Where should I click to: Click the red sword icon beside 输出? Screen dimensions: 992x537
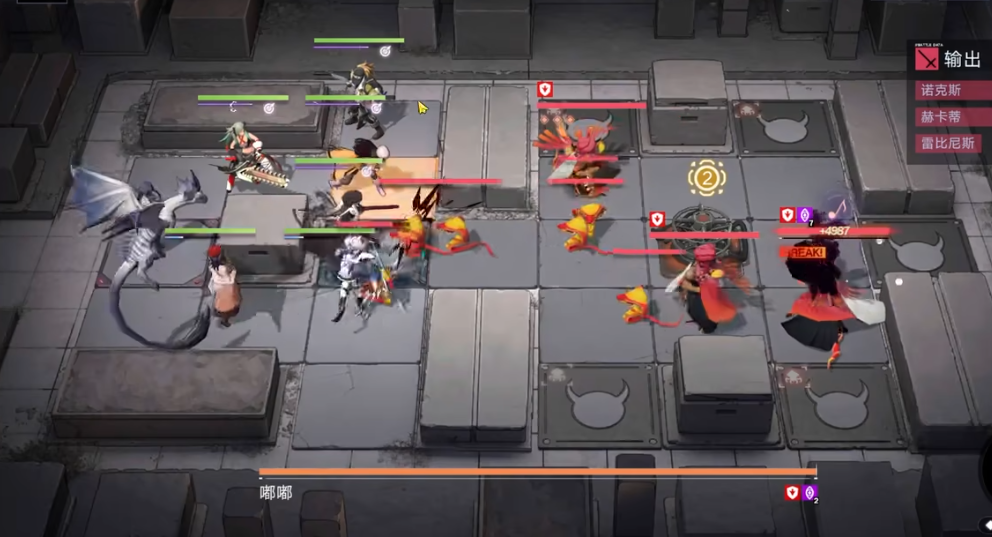click(928, 59)
